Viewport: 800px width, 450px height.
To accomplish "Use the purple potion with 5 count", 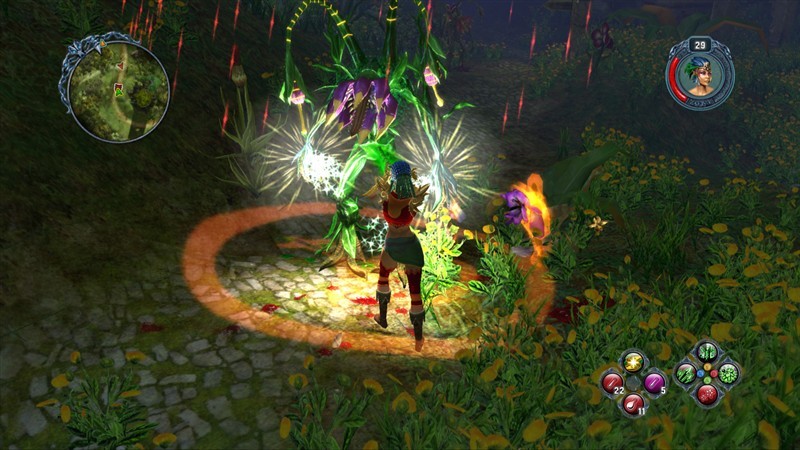I will coord(654,381).
